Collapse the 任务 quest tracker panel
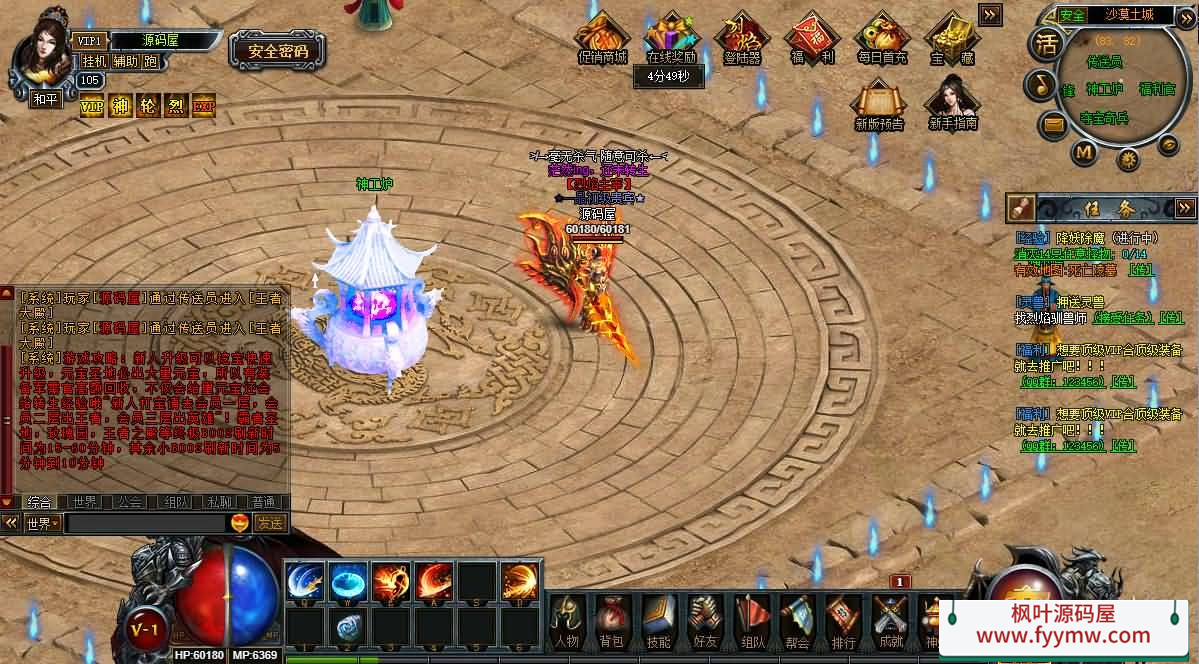This screenshot has height=664, width=1199. (x=1186, y=207)
